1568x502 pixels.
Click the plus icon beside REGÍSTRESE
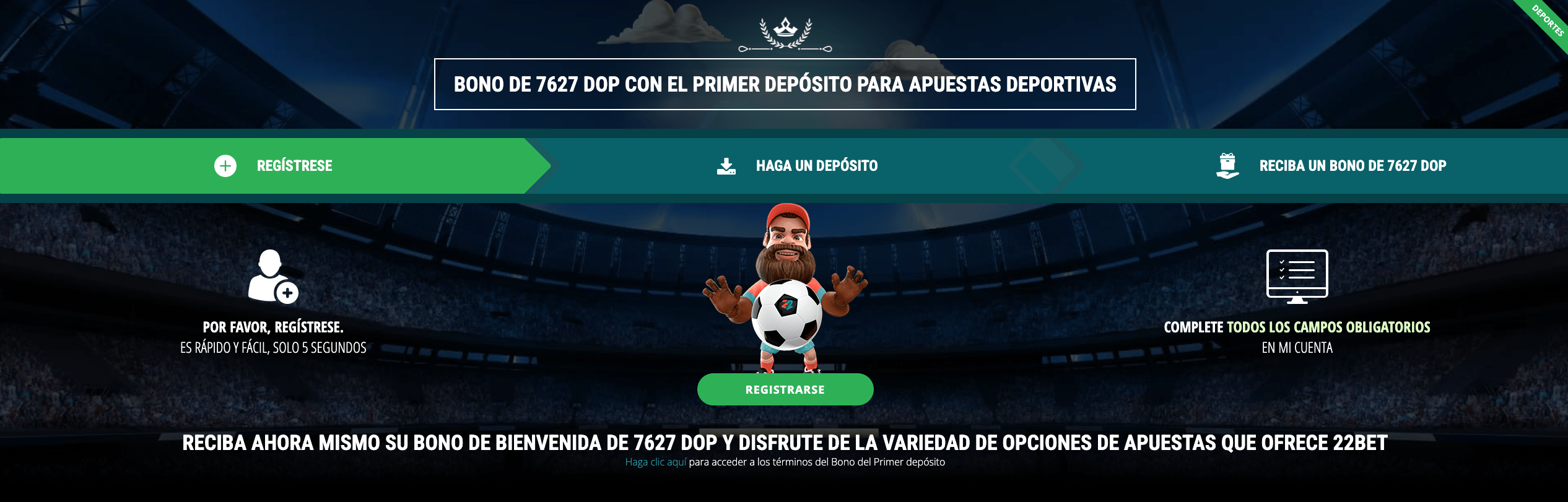click(x=225, y=165)
